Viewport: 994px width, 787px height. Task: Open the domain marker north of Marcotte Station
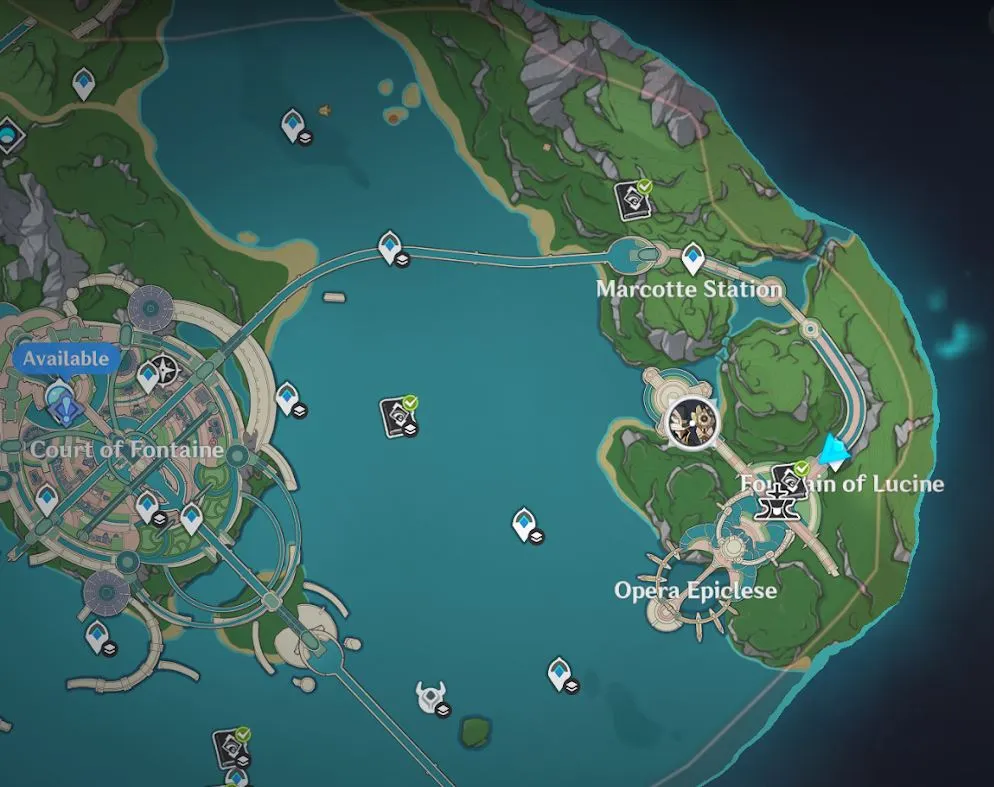[633, 199]
